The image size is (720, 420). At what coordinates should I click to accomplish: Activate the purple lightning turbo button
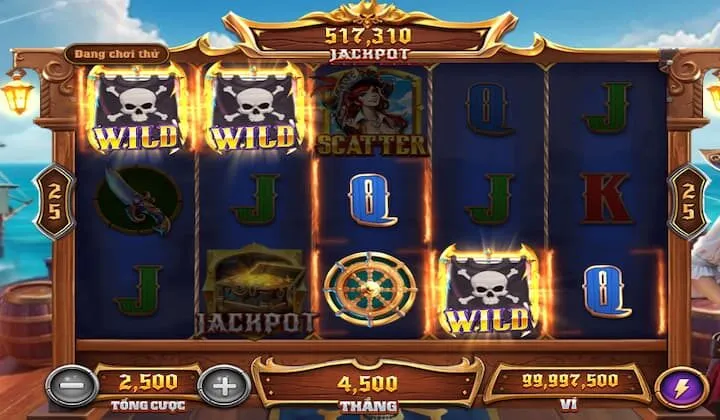point(673,387)
